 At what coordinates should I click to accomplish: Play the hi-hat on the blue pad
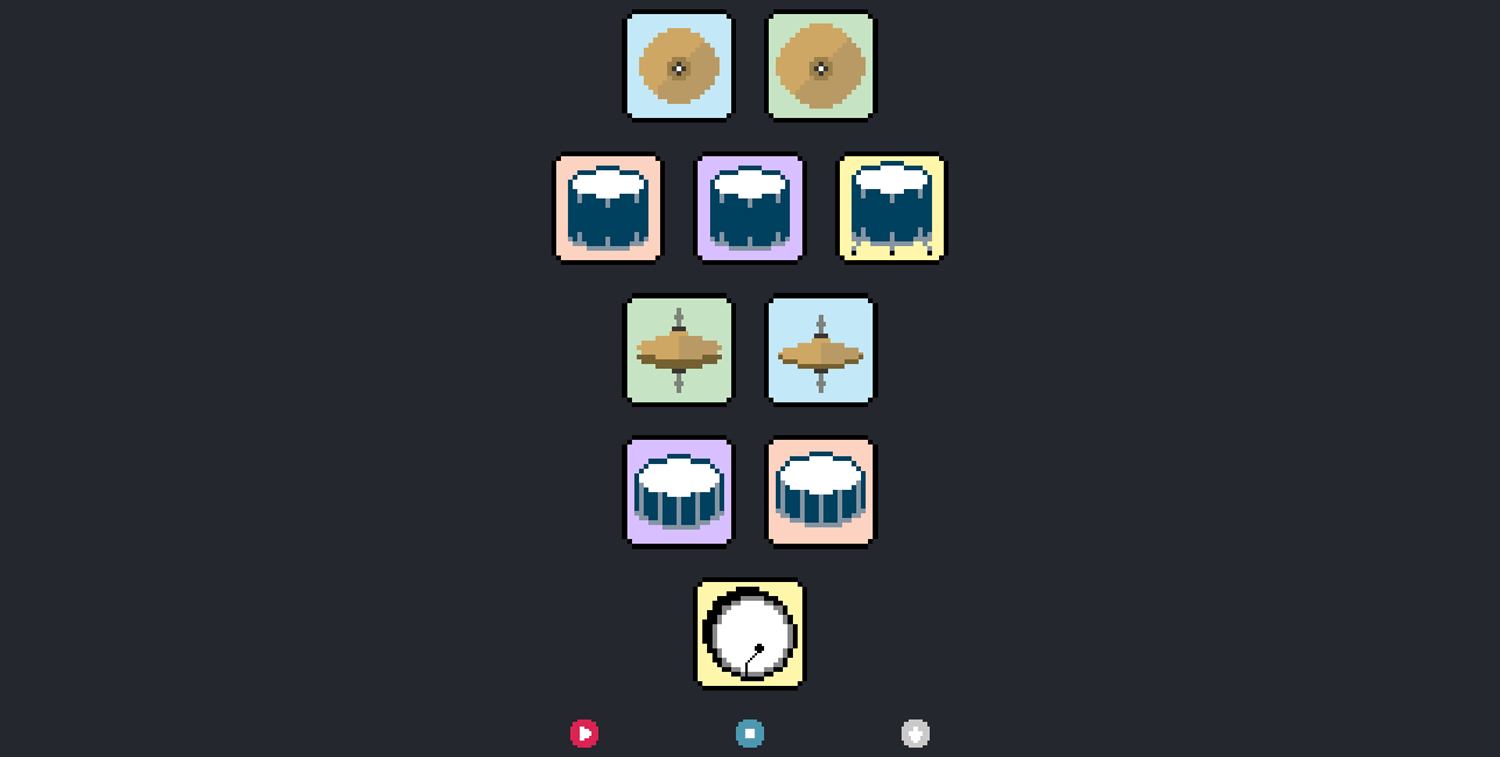click(820, 349)
